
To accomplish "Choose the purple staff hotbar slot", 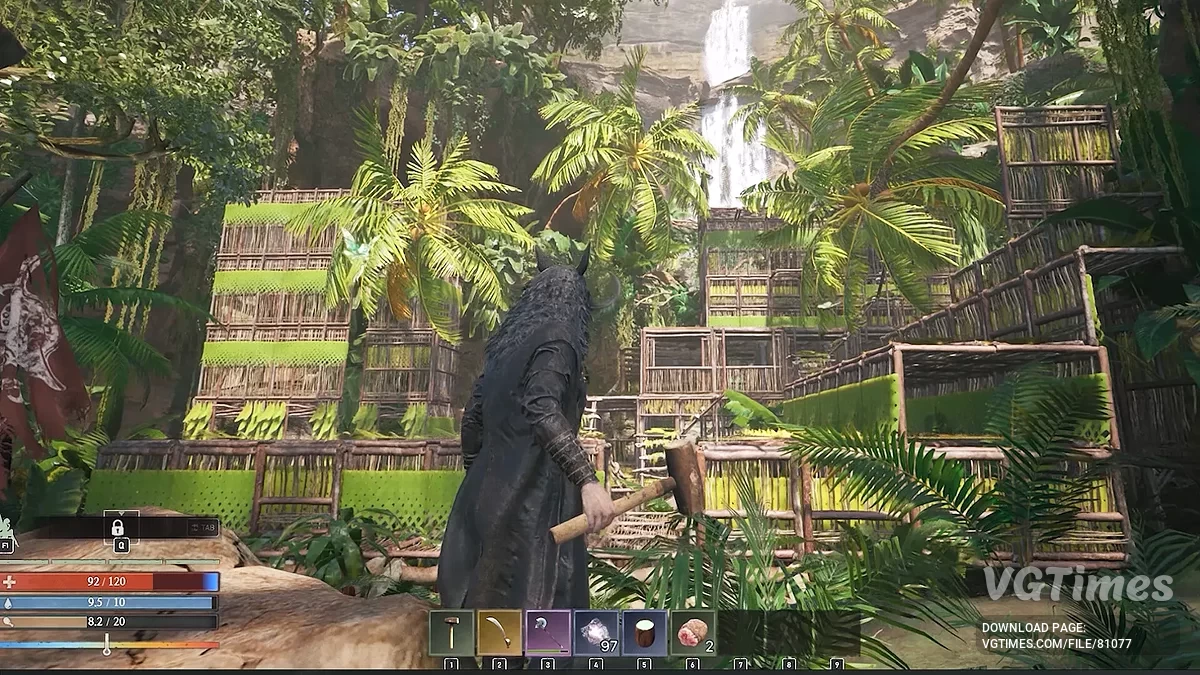I will pos(548,633).
